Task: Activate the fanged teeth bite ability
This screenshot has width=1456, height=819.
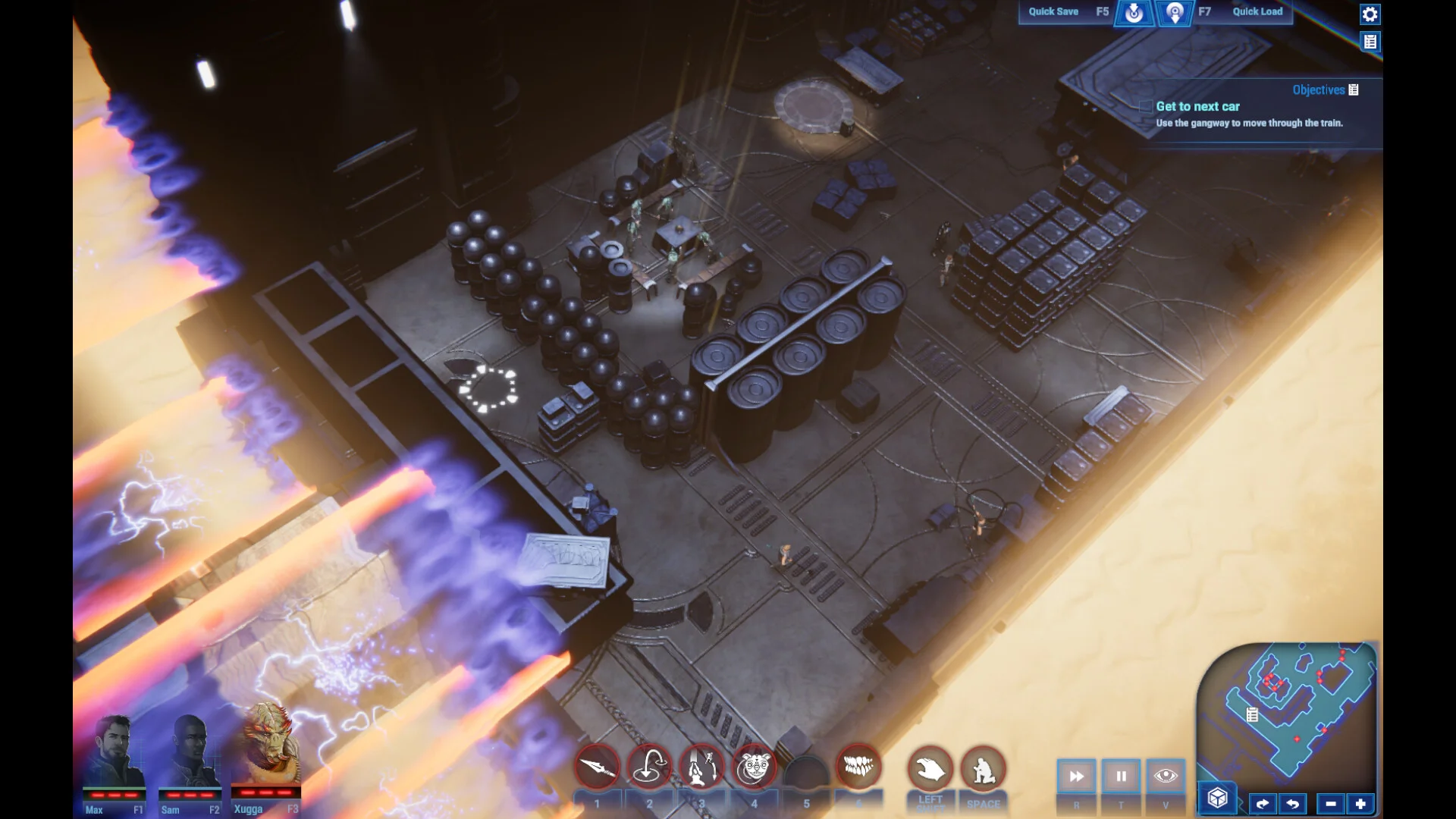Action: tap(858, 768)
